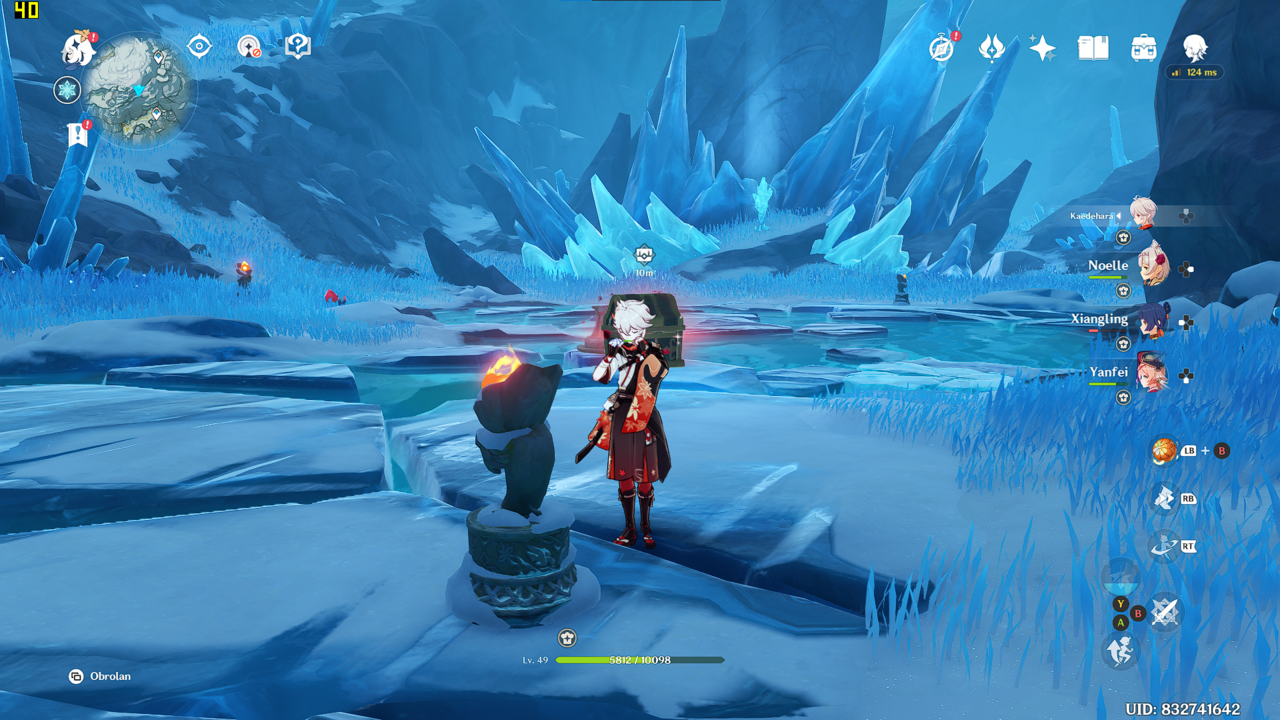Screen dimensions: 1280x720
Task: Select Kaedehara in the party list
Action: (x=1142, y=214)
